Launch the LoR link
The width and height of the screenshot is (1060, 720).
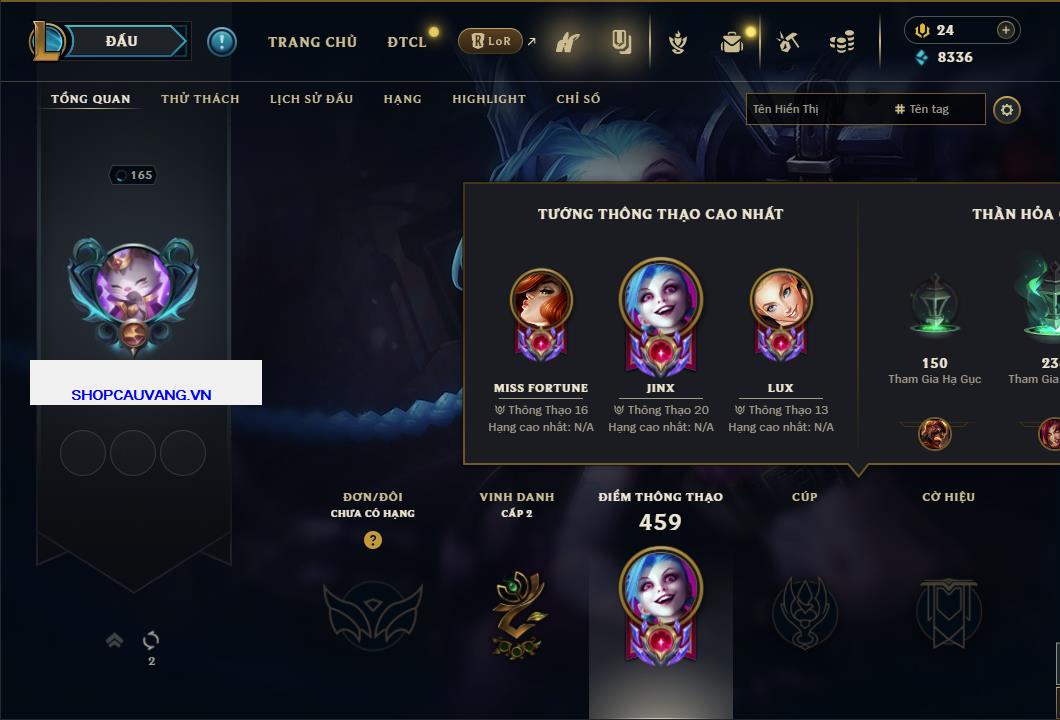click(x=490, y=42)
